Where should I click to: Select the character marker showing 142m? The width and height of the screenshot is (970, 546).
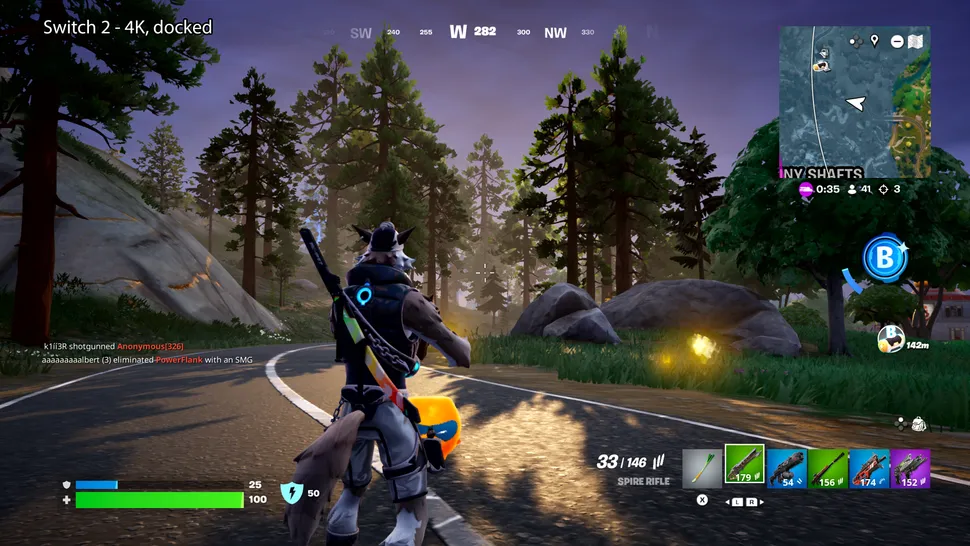pos(891,339)
